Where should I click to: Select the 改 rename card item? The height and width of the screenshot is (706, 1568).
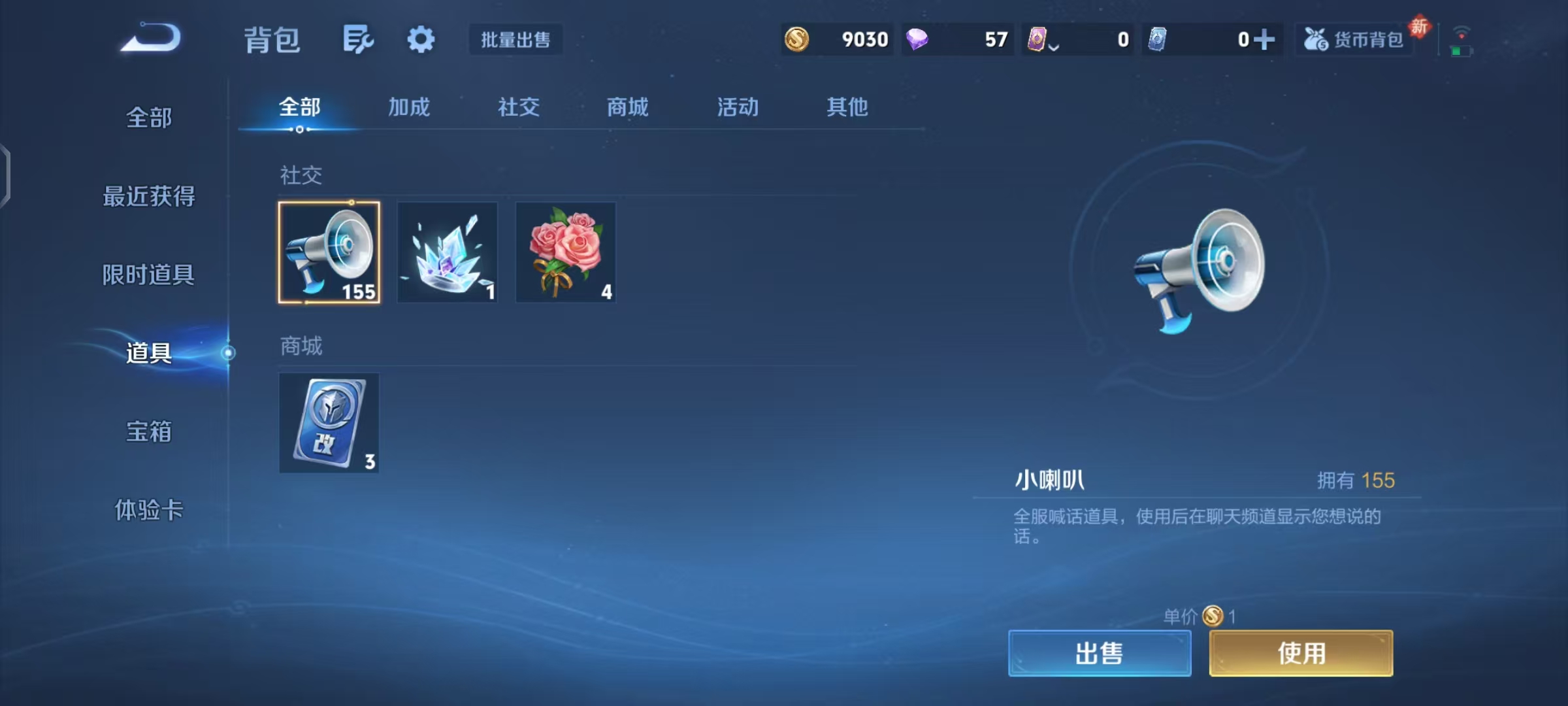[329, 423]
